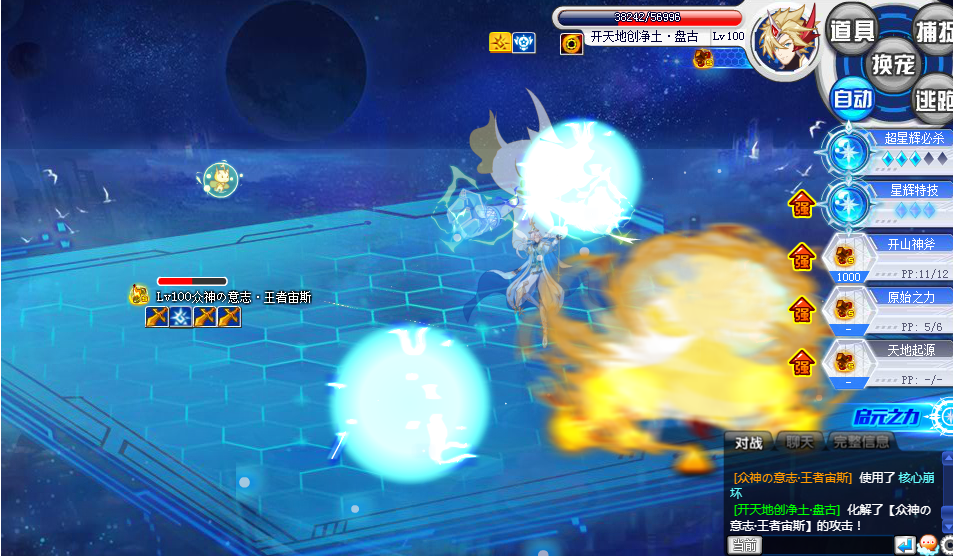This screenshot has height=556, width=953.
Task: Open the 完整信息 full info tab
Action: [861, 442]
